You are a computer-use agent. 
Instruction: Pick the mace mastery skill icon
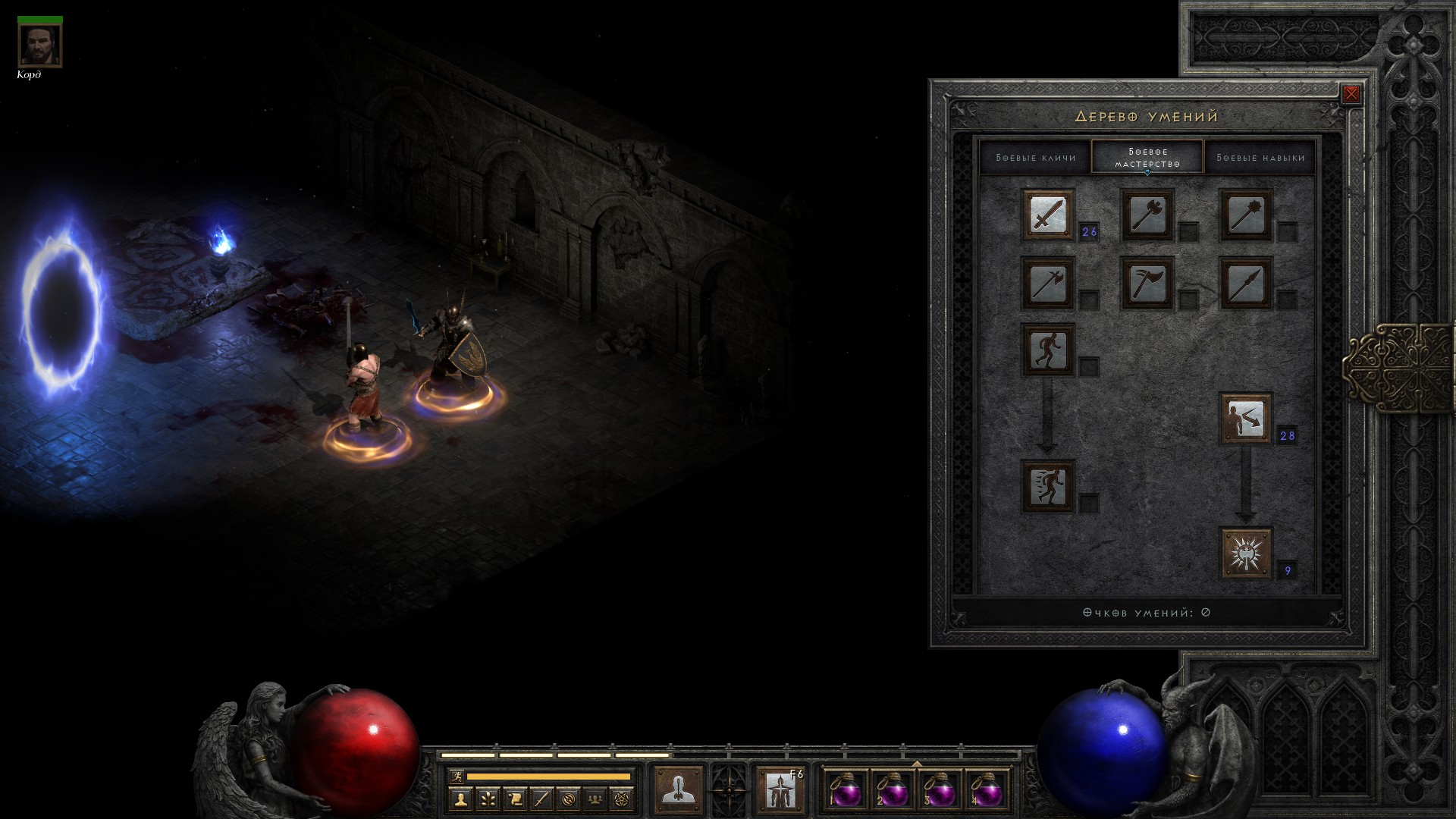[x=1245, y=215]
